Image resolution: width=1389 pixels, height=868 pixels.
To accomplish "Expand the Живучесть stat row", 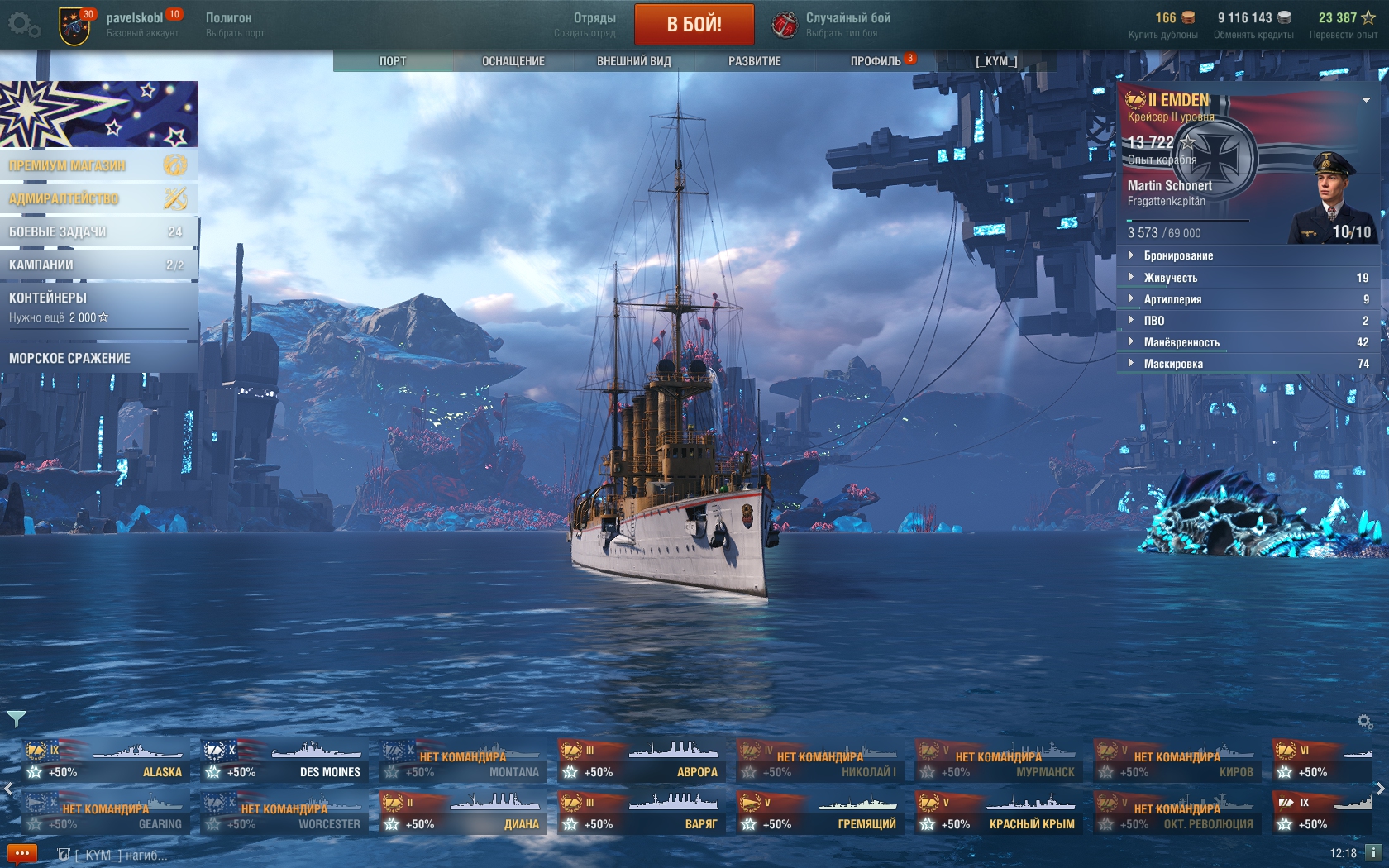I will click(1171, 278).
